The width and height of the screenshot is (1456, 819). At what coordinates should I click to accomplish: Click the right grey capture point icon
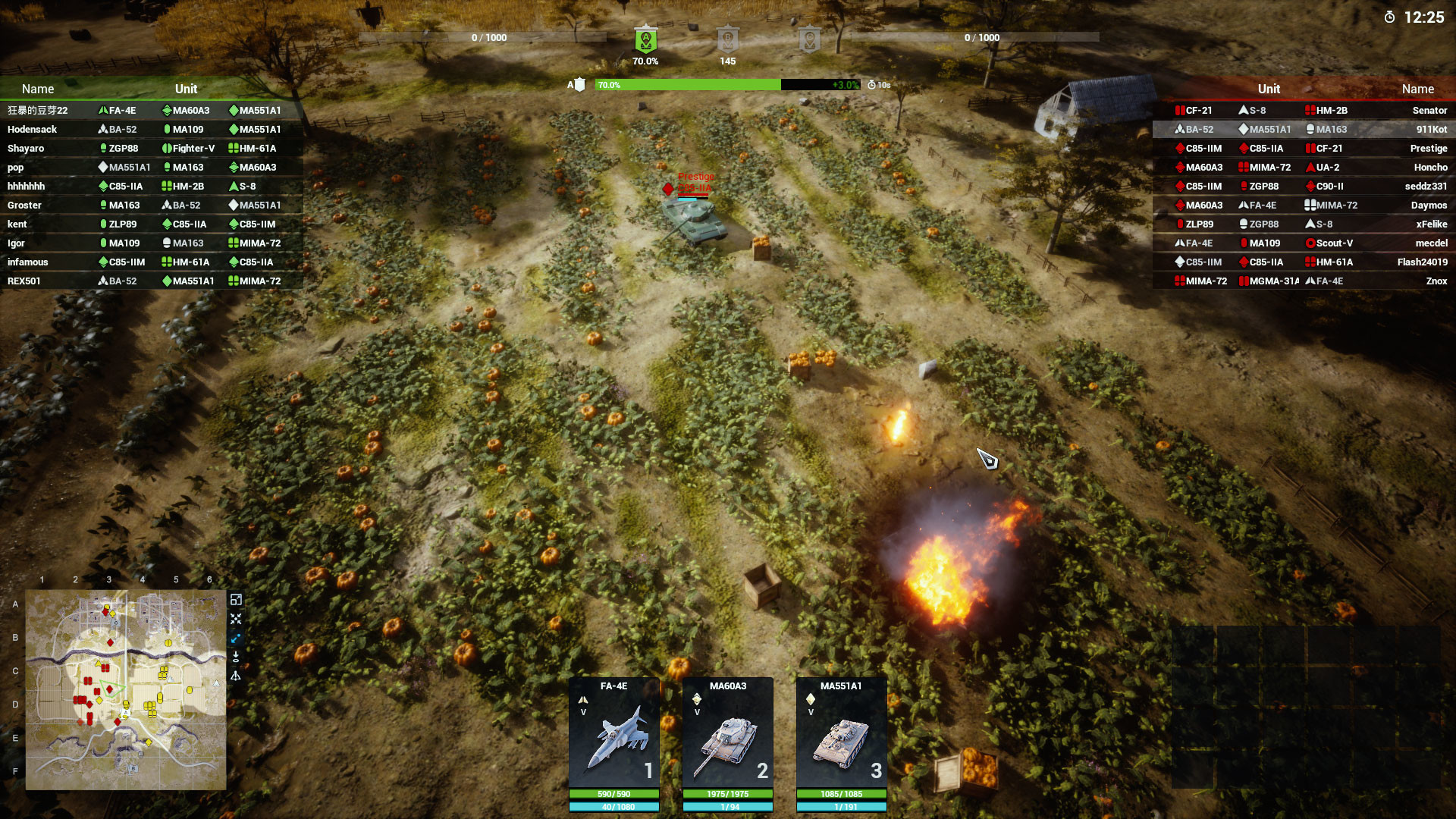809,39
